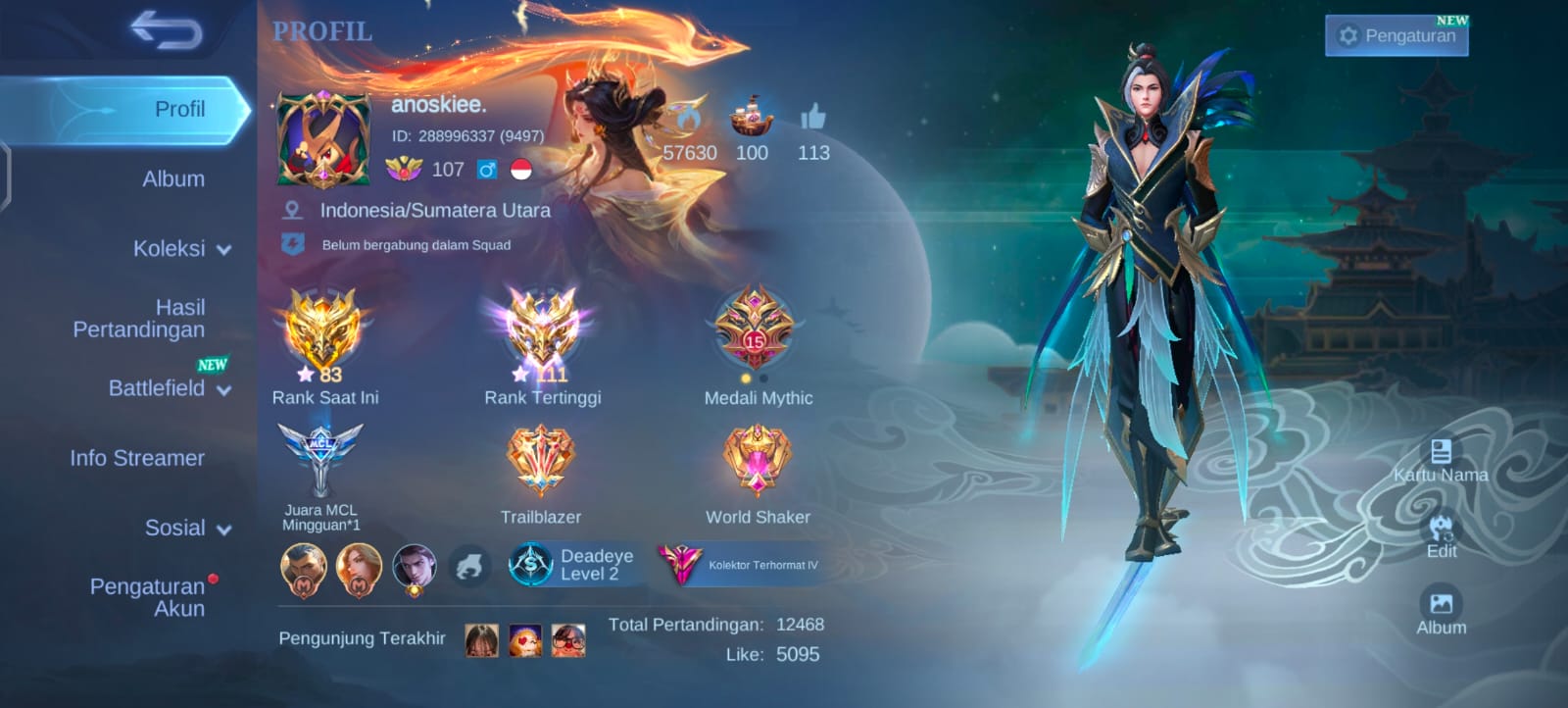1568x708 pixels.
Task: Expand the Koleksi section
Action: tap(181, 249)
